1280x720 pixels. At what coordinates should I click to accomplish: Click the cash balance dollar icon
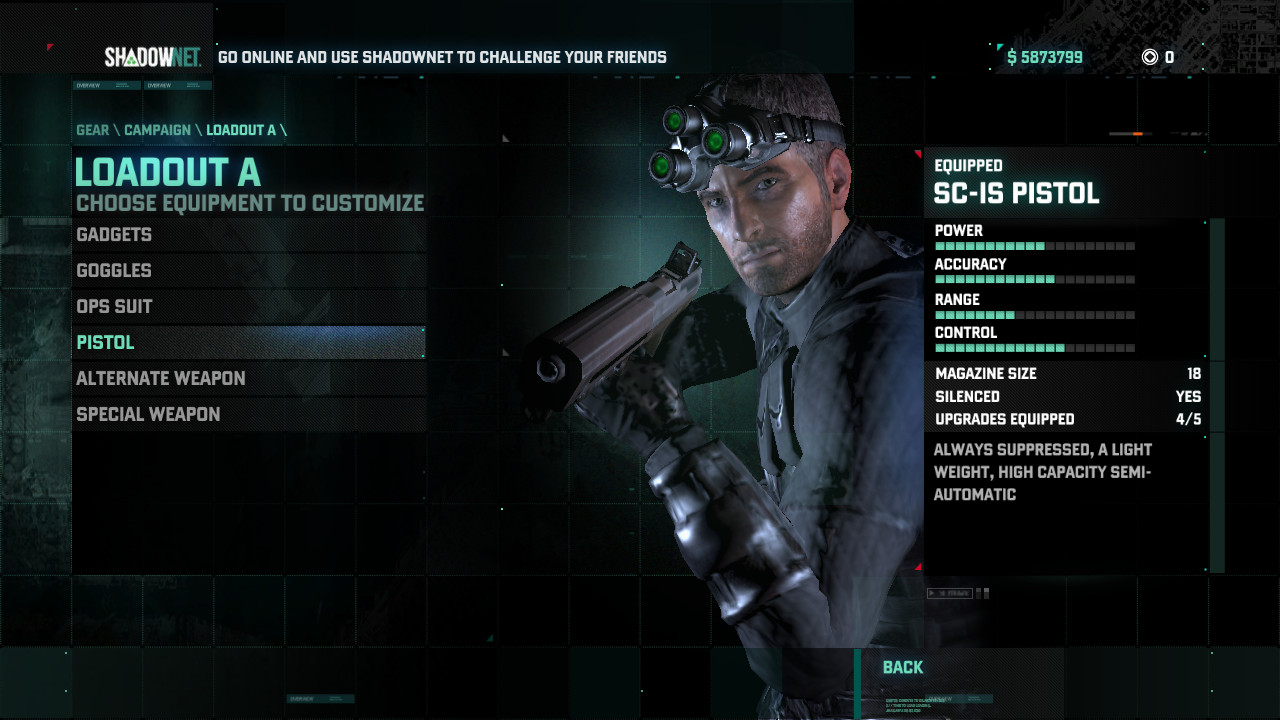pos(1013,57)
